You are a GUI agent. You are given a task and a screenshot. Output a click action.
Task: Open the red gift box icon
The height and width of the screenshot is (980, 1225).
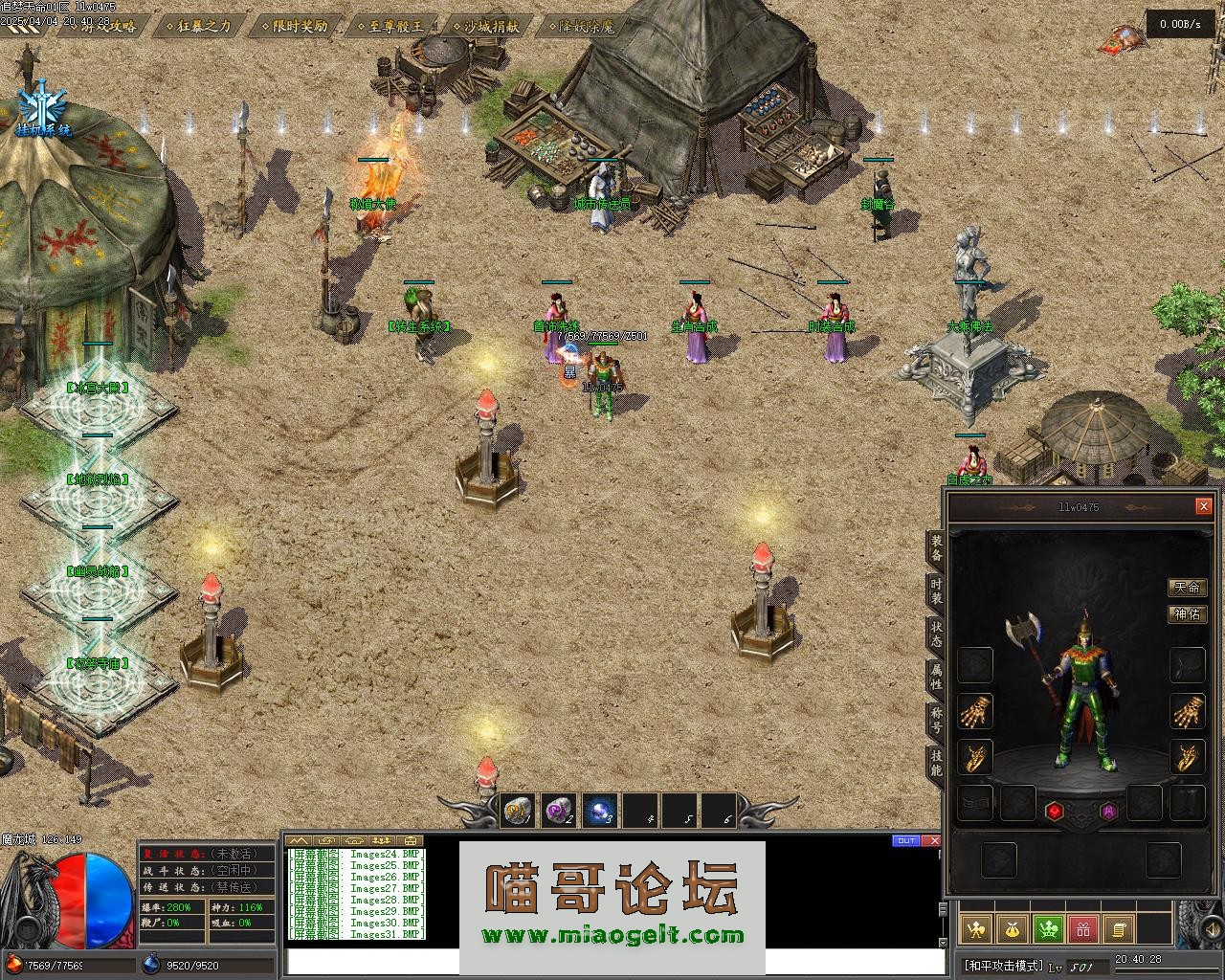click(1083, 928)
